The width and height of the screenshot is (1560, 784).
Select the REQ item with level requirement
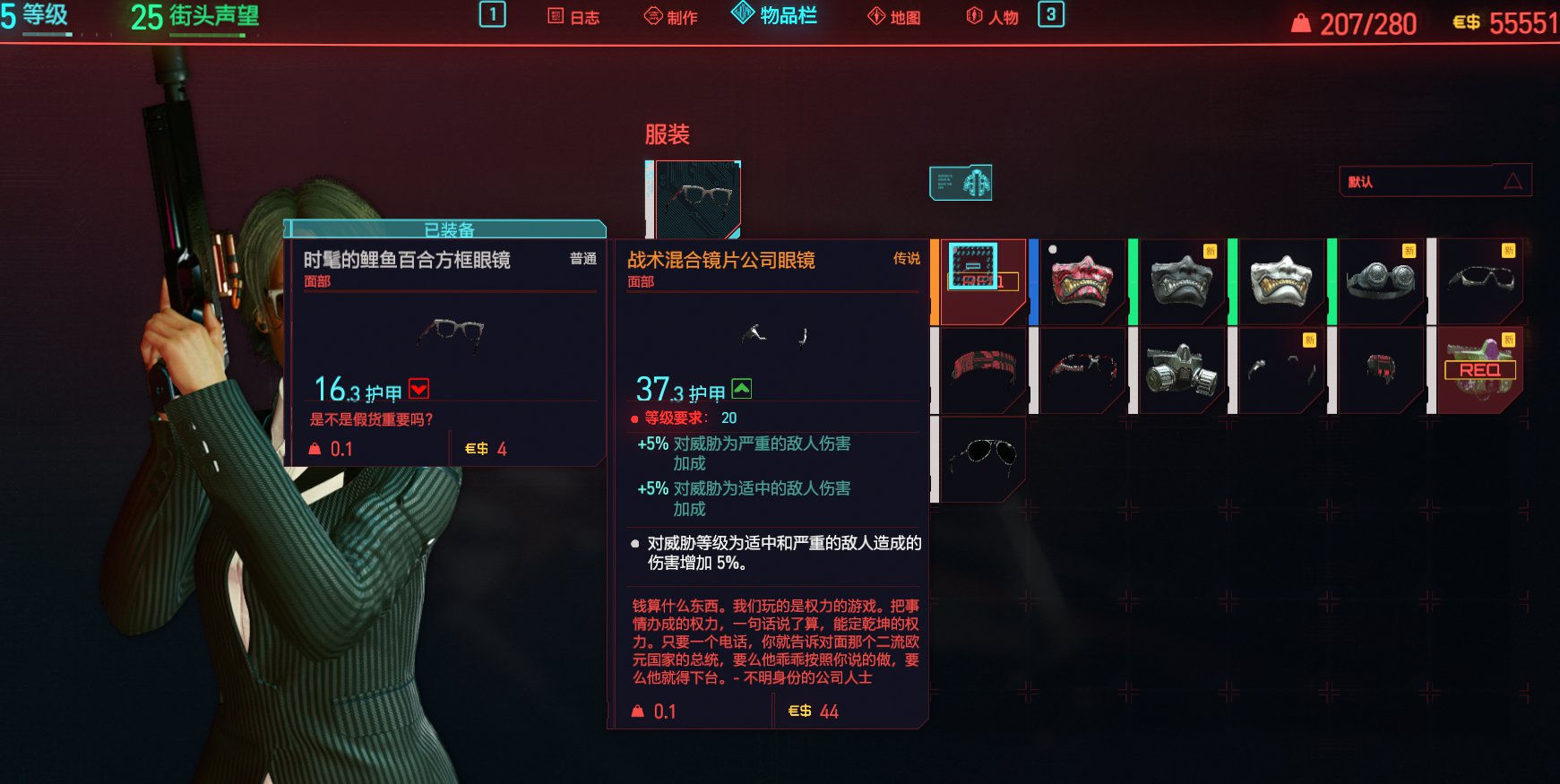click(1480, 369)
